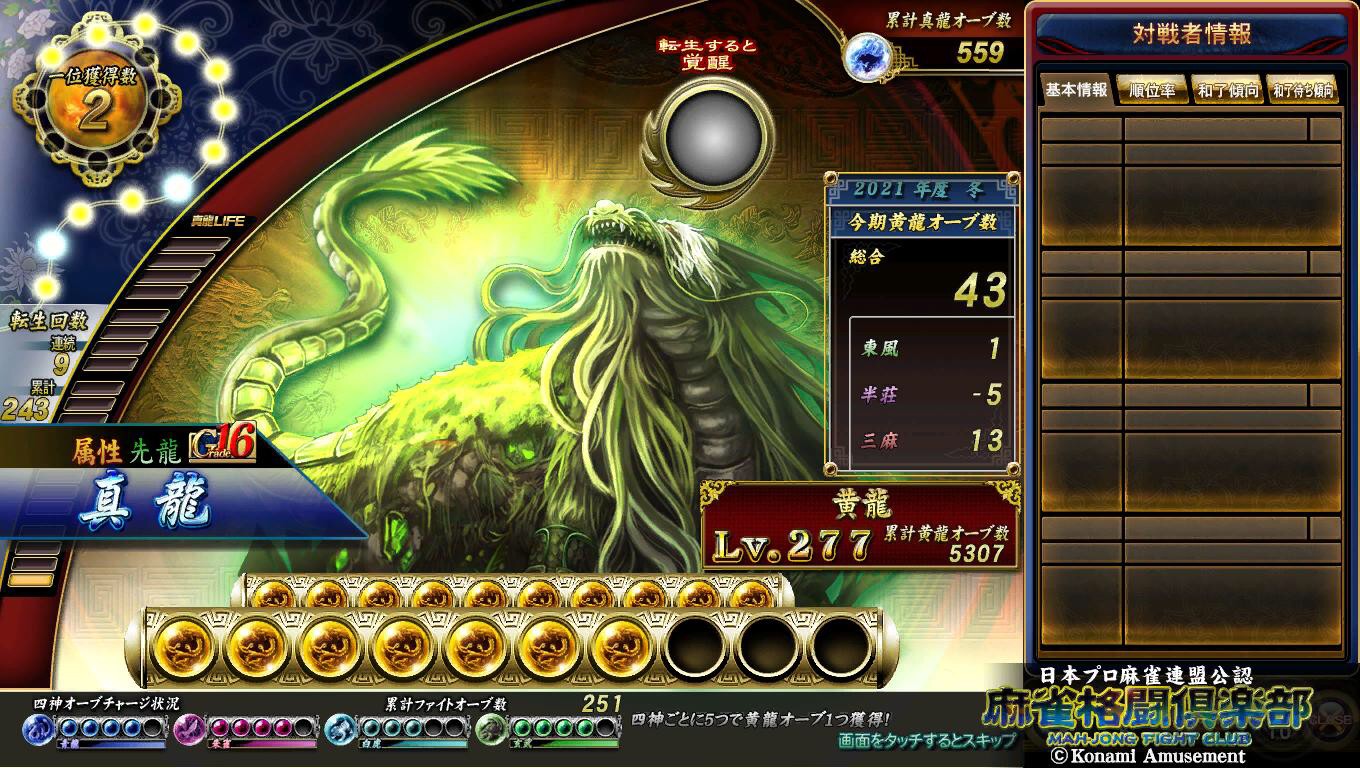The height and width of the screenshot is (768, 1360).
Task: Touch the 画面をタッチするとスキップ skip prompt
Action: point(927,741)
